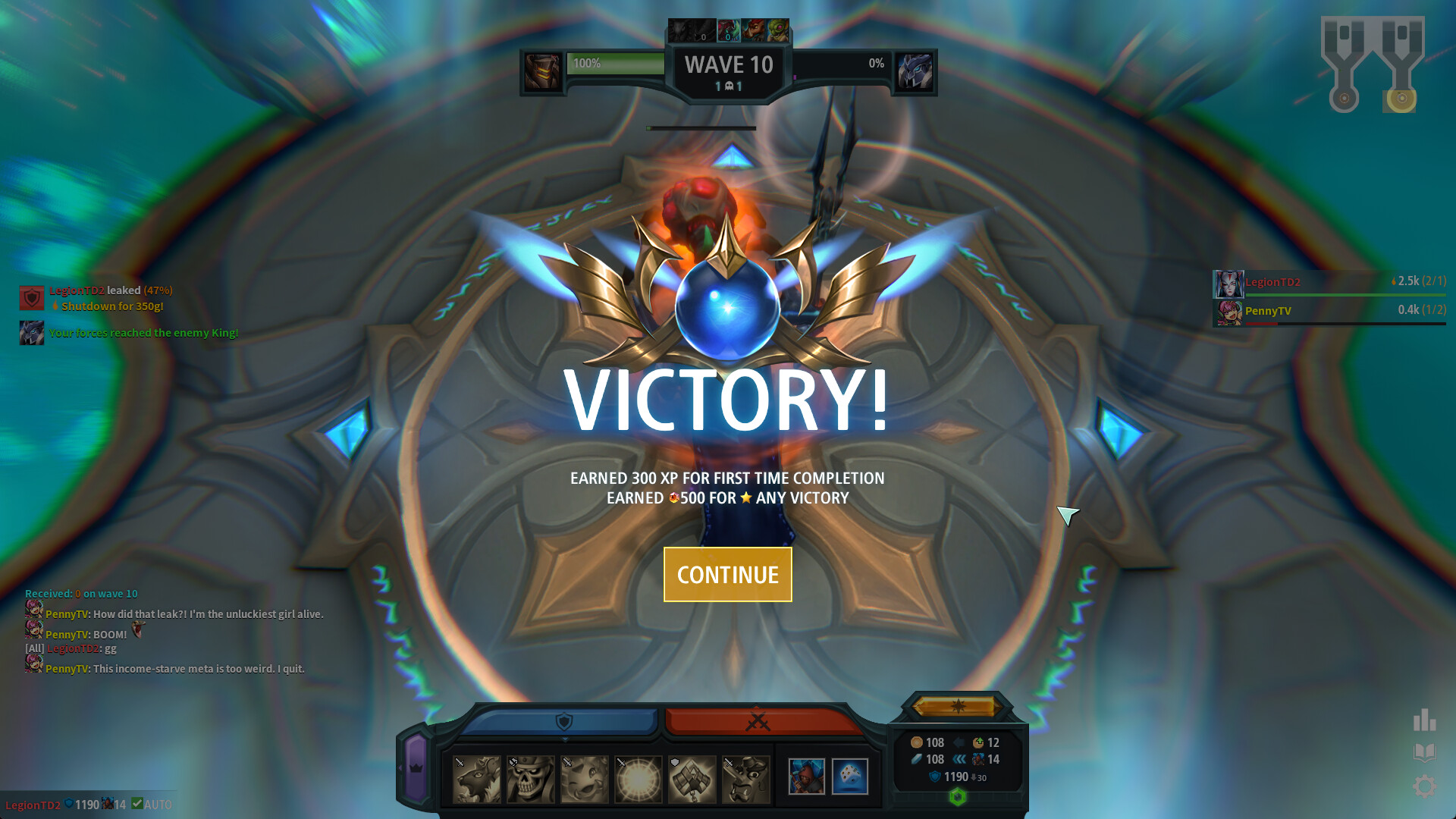
Task: Open the in-game guide book icon
Action: coord(1425,752)
